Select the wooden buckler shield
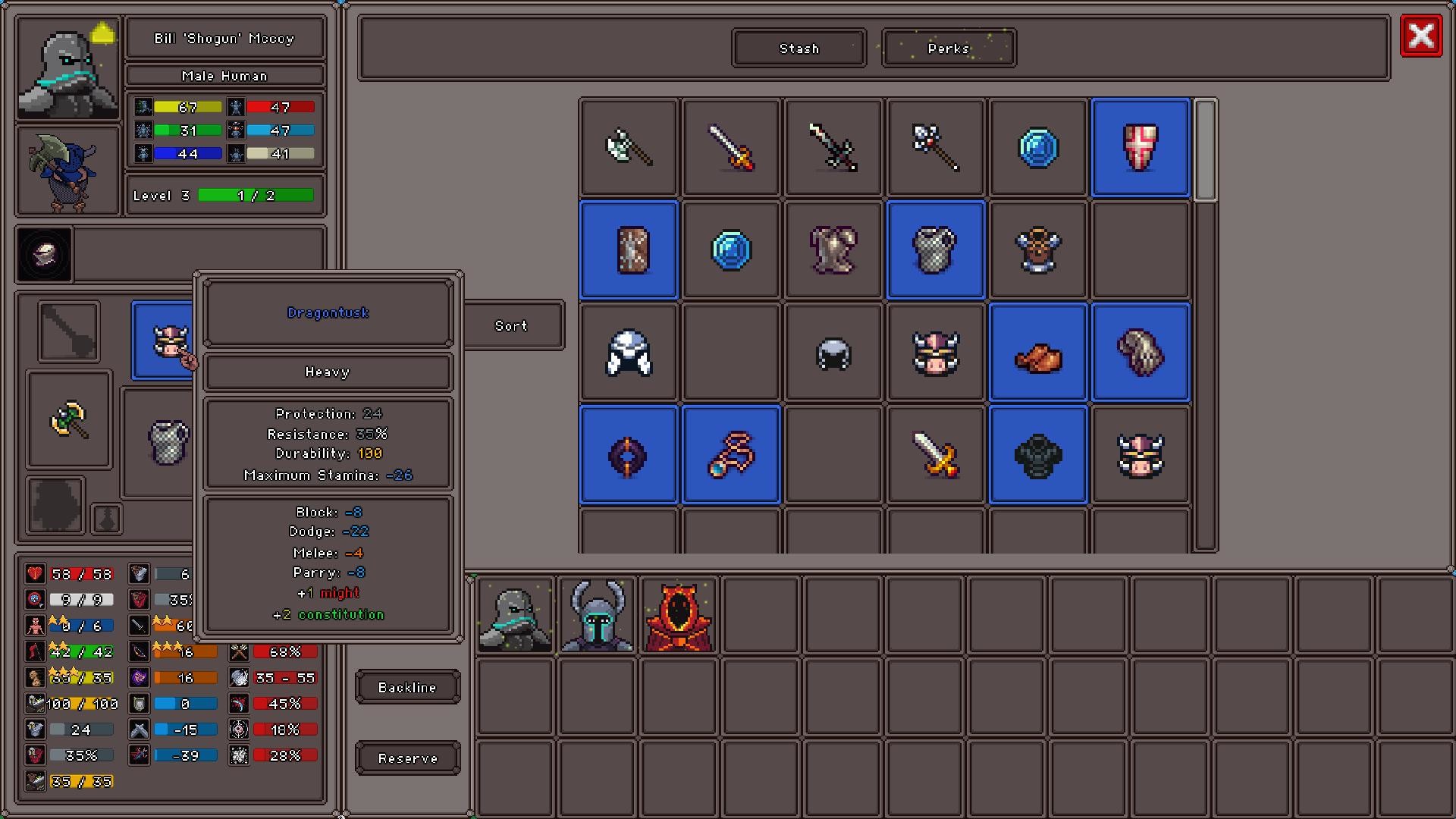The image size is (1456, 819). [x=628, y=249]
